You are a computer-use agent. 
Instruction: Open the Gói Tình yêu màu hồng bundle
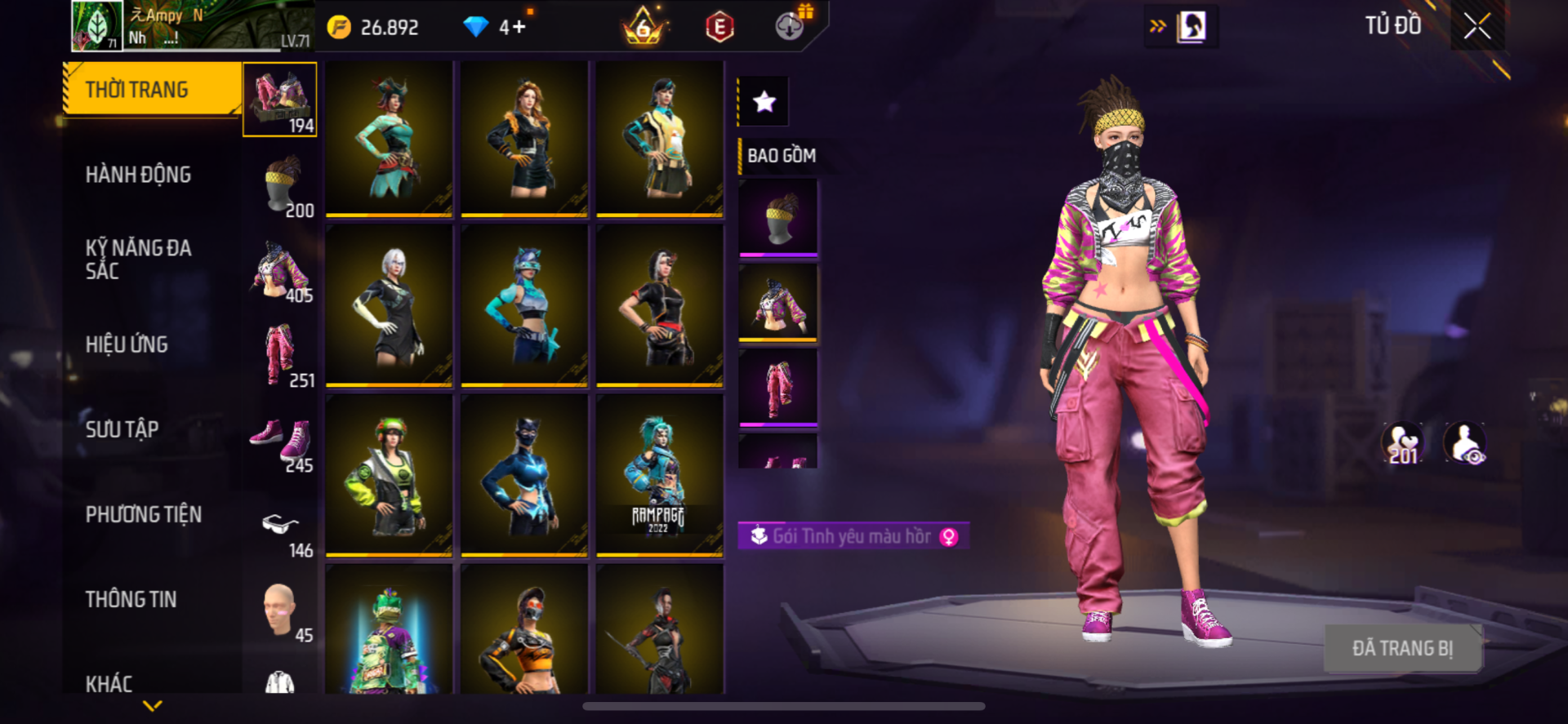[853, 536]
